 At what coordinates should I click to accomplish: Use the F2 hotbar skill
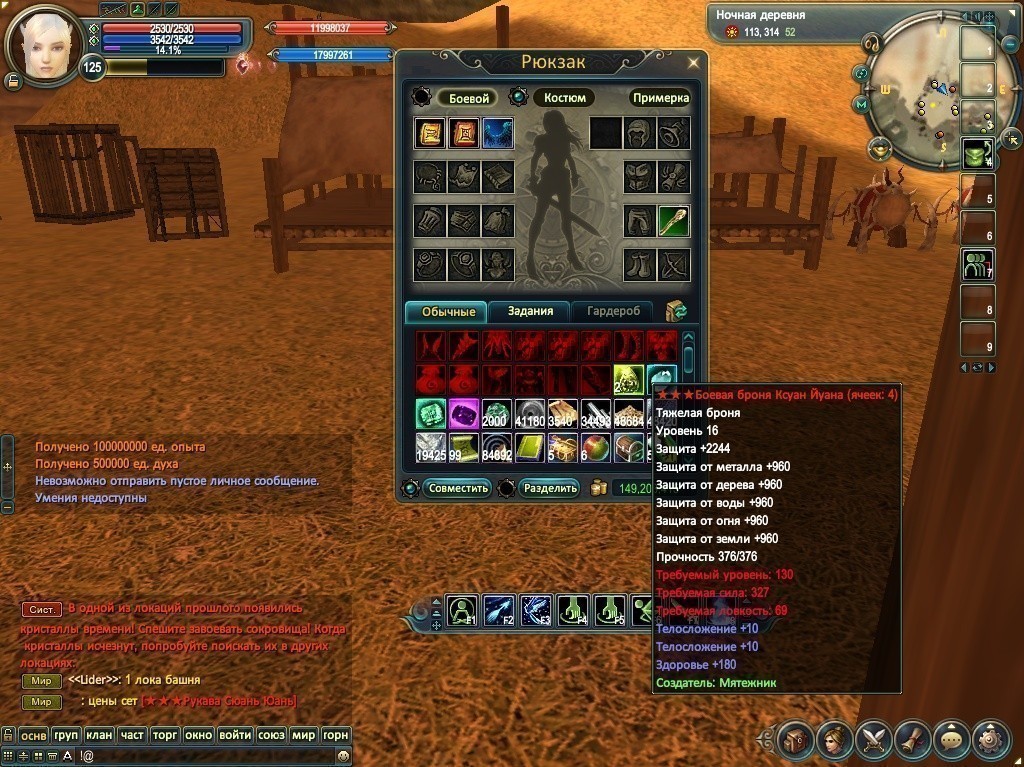click(x=499, y=609)
